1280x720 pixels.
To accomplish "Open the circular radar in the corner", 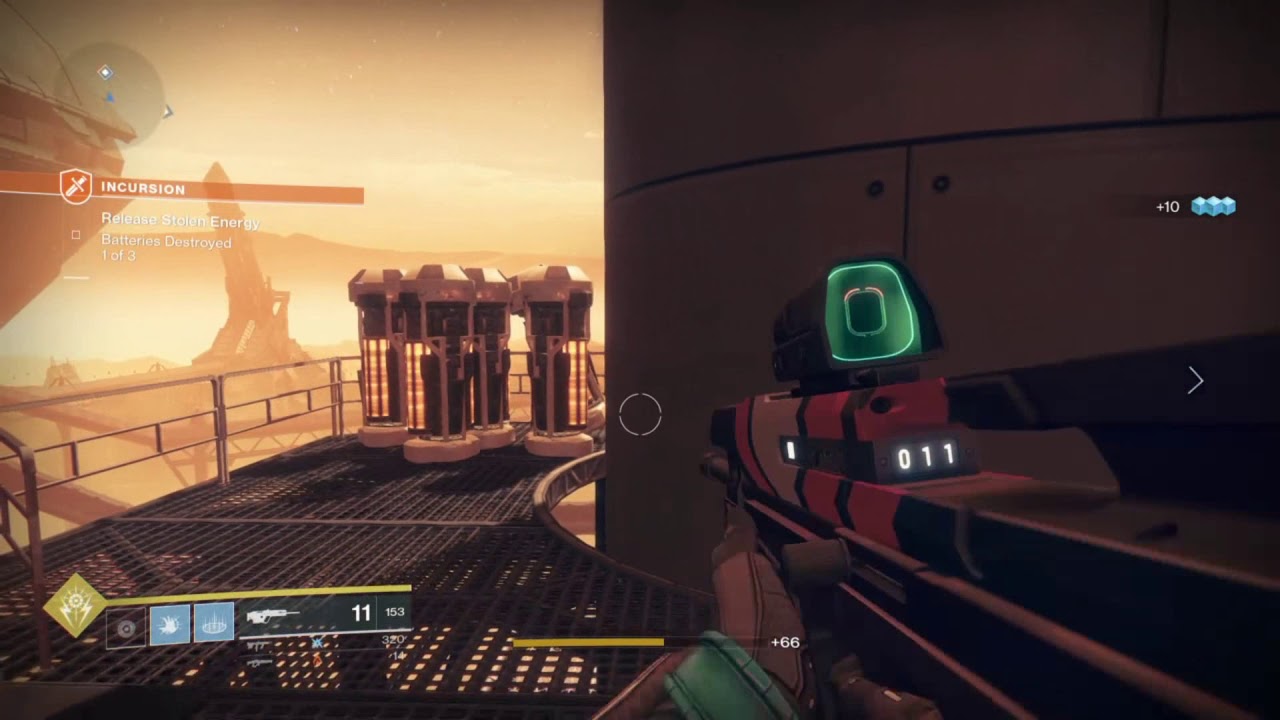I will 117,92.
